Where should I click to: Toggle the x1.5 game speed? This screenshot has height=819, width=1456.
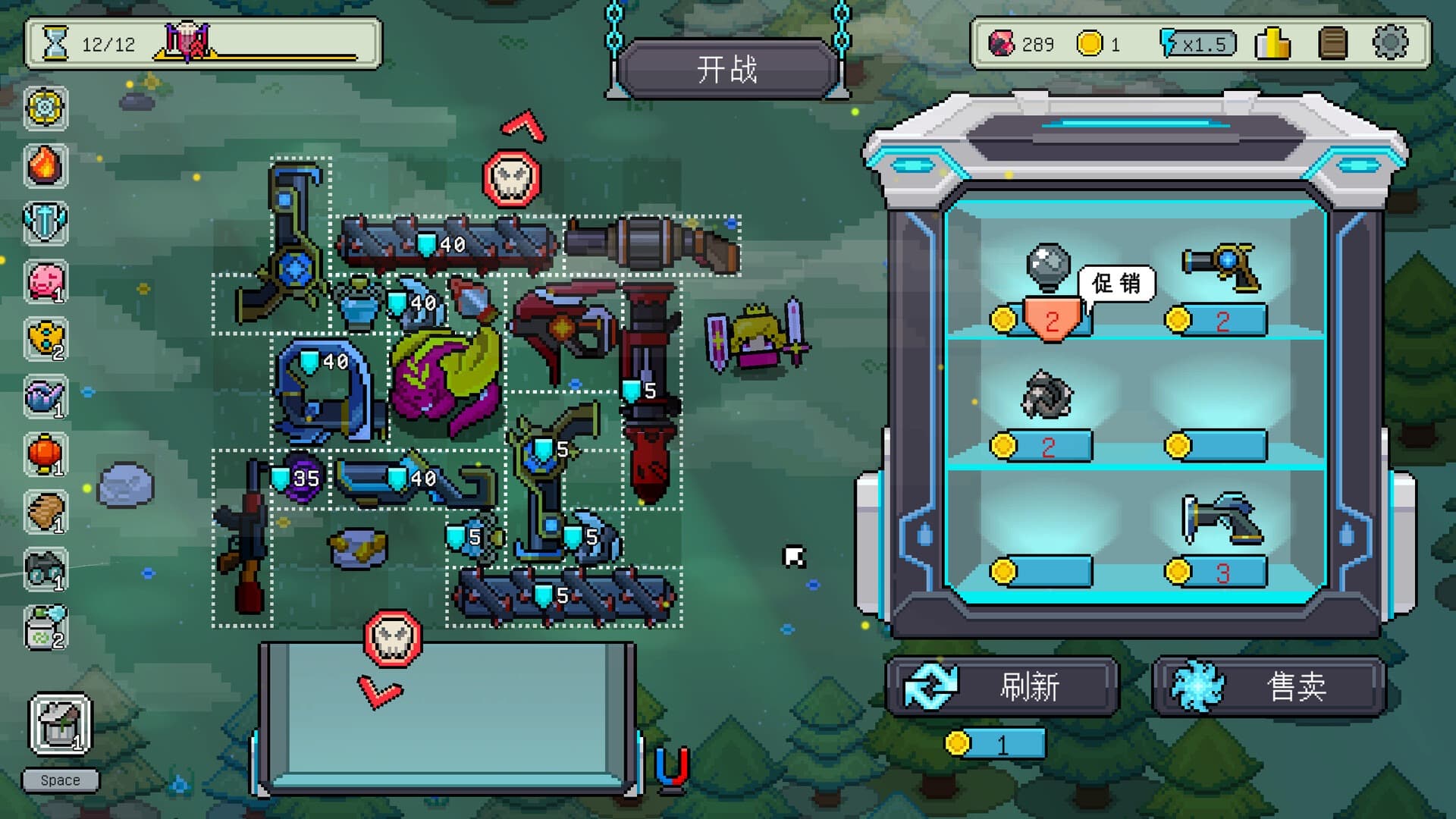(1198, 44)
